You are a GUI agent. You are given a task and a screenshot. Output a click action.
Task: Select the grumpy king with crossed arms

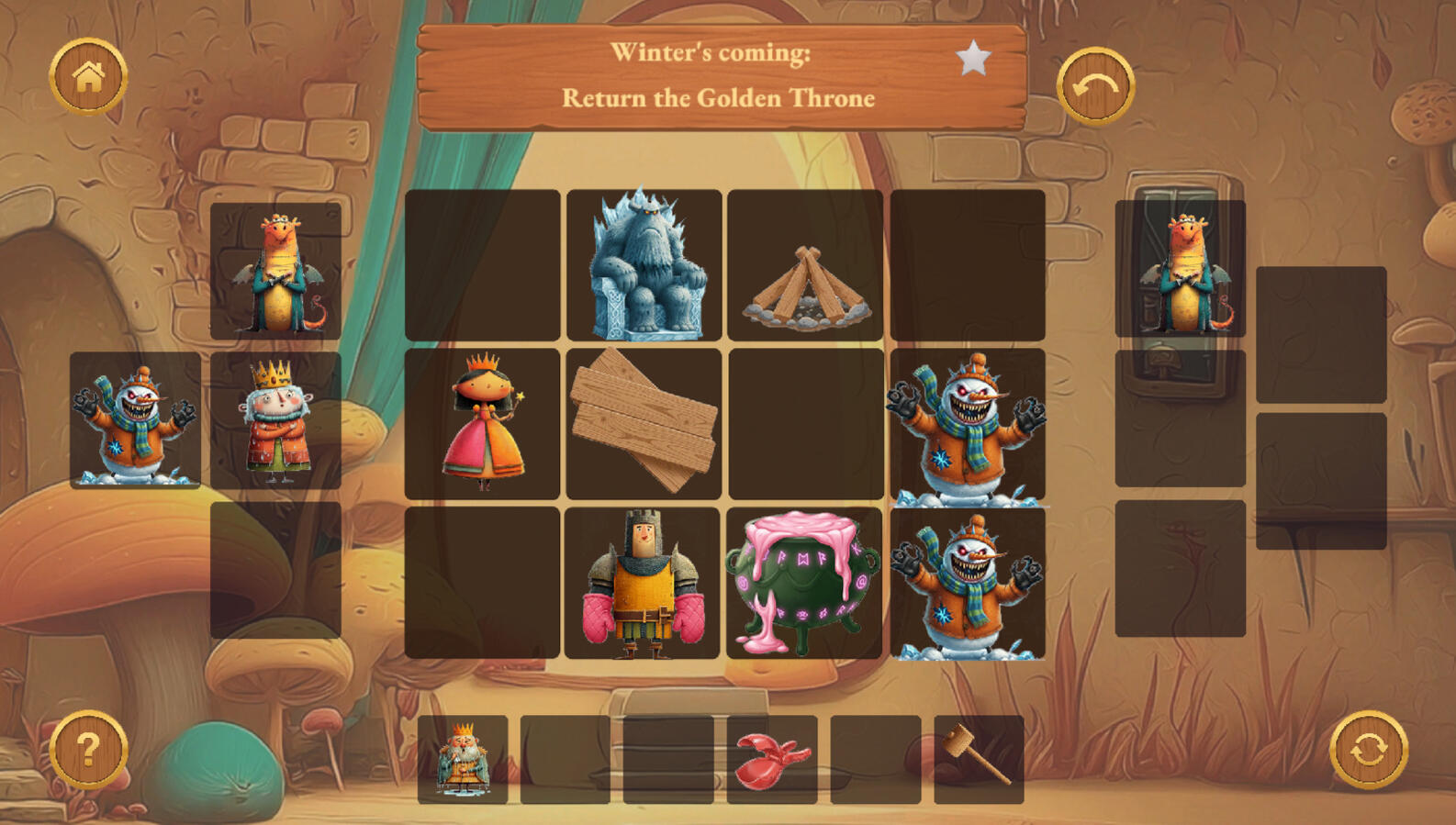point(275,421)
